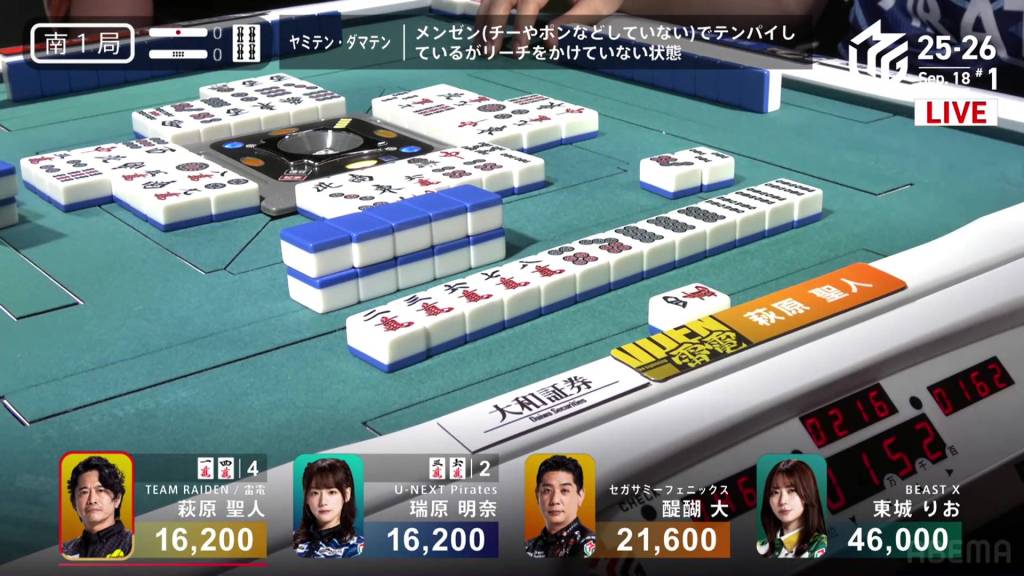Select Mizuhara Akina's player portrait

click(328, 505)
